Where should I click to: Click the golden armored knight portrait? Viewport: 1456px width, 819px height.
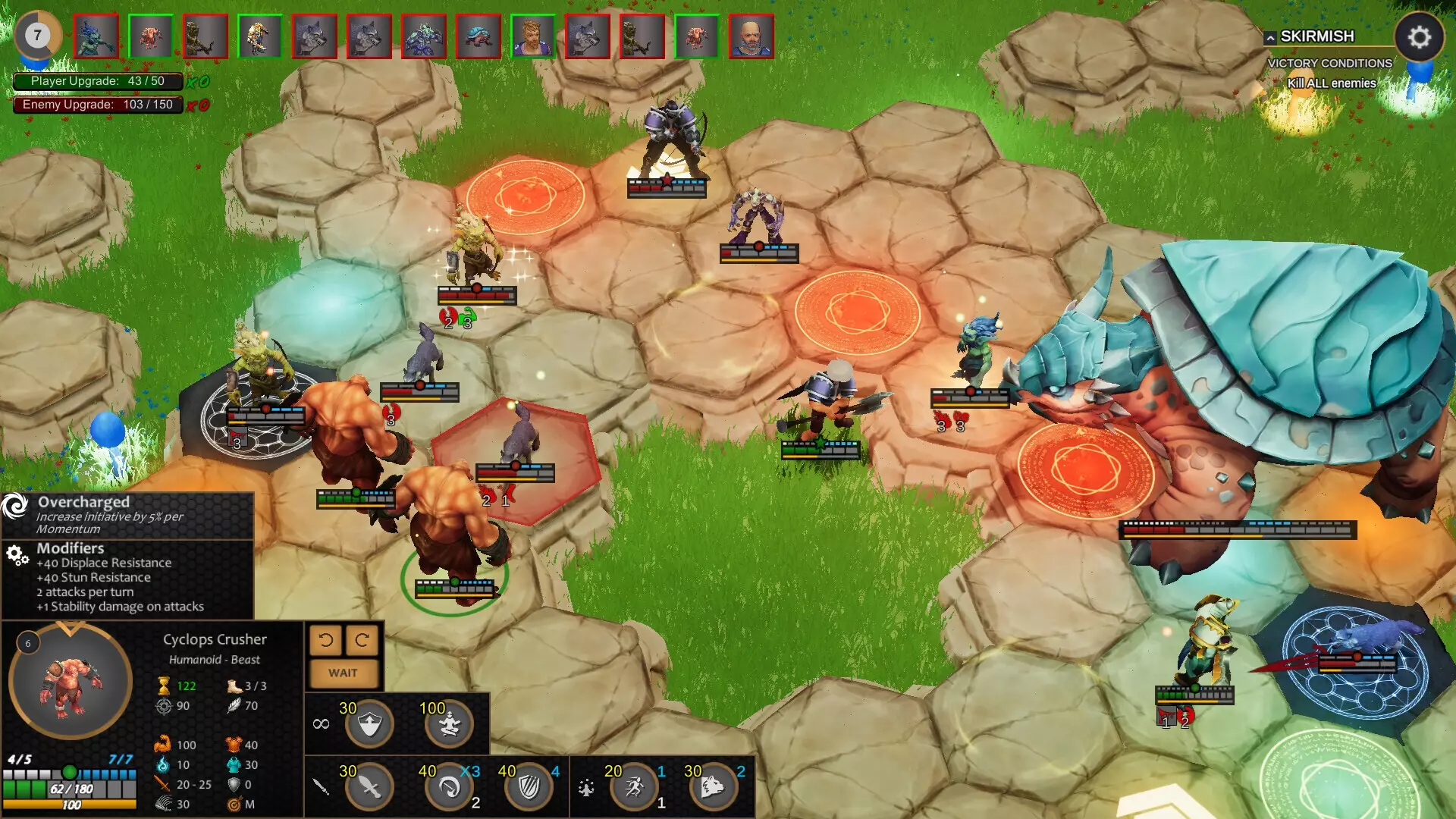pyautogui.click(x=260, y=36)
